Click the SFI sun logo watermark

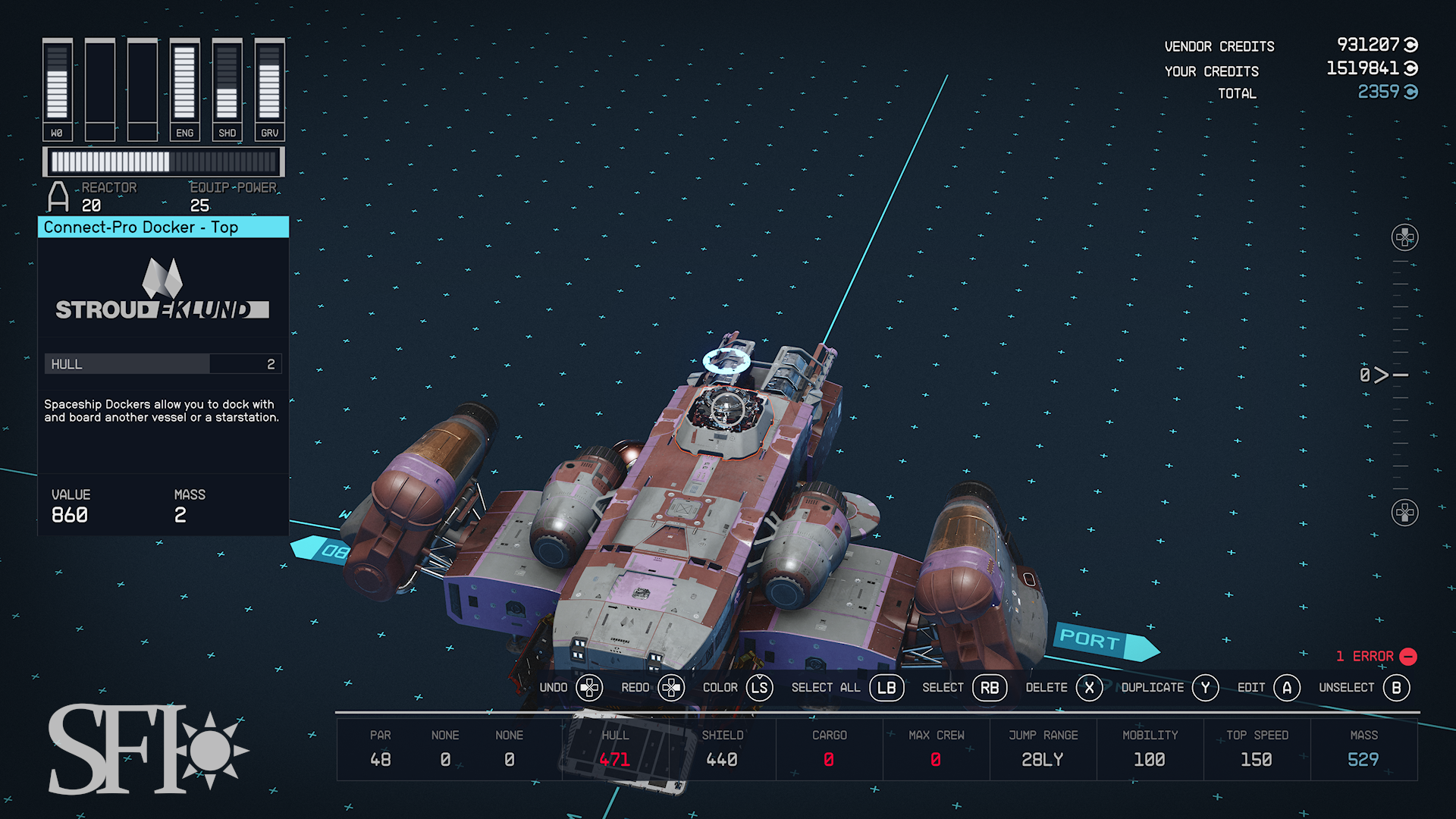148,749
